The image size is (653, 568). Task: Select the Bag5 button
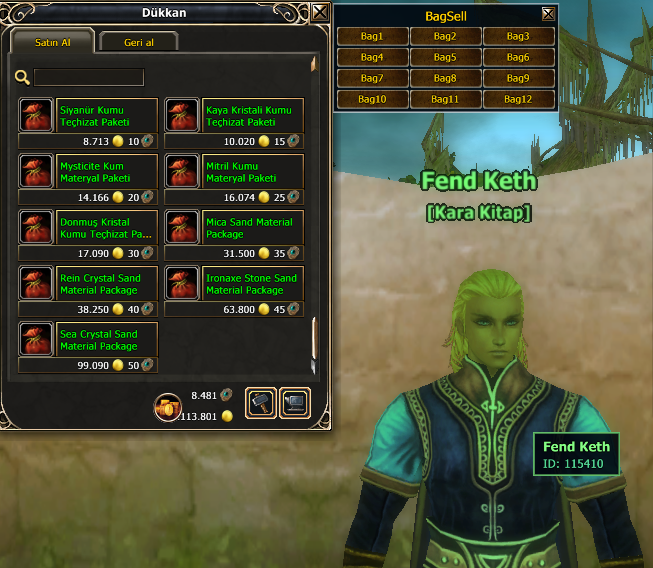point(445,57)
